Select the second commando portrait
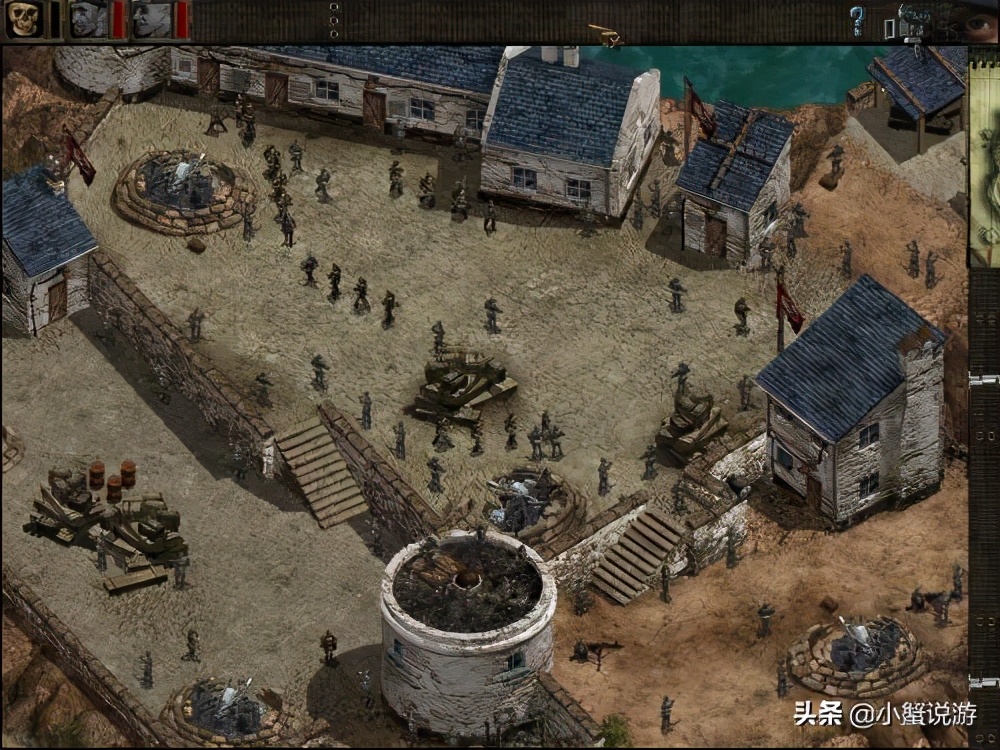 coord(89,19)
